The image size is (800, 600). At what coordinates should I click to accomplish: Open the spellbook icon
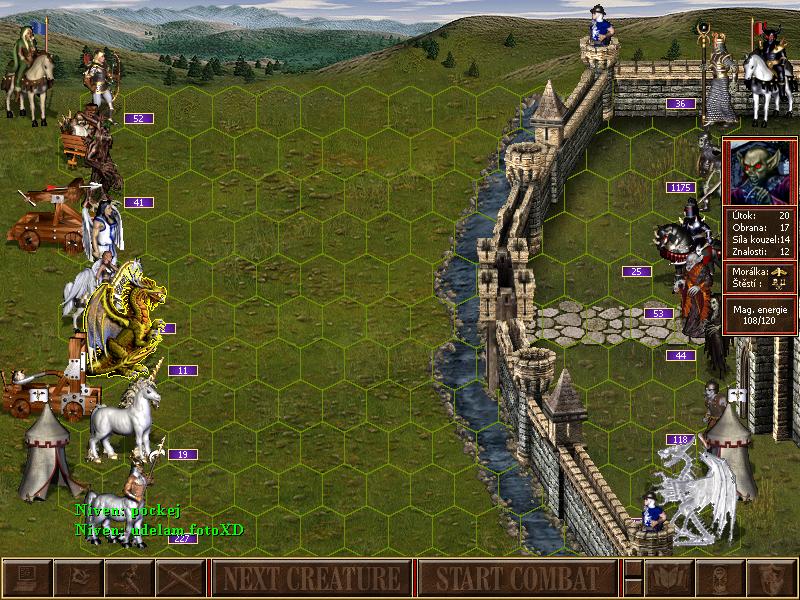(668, 578)
